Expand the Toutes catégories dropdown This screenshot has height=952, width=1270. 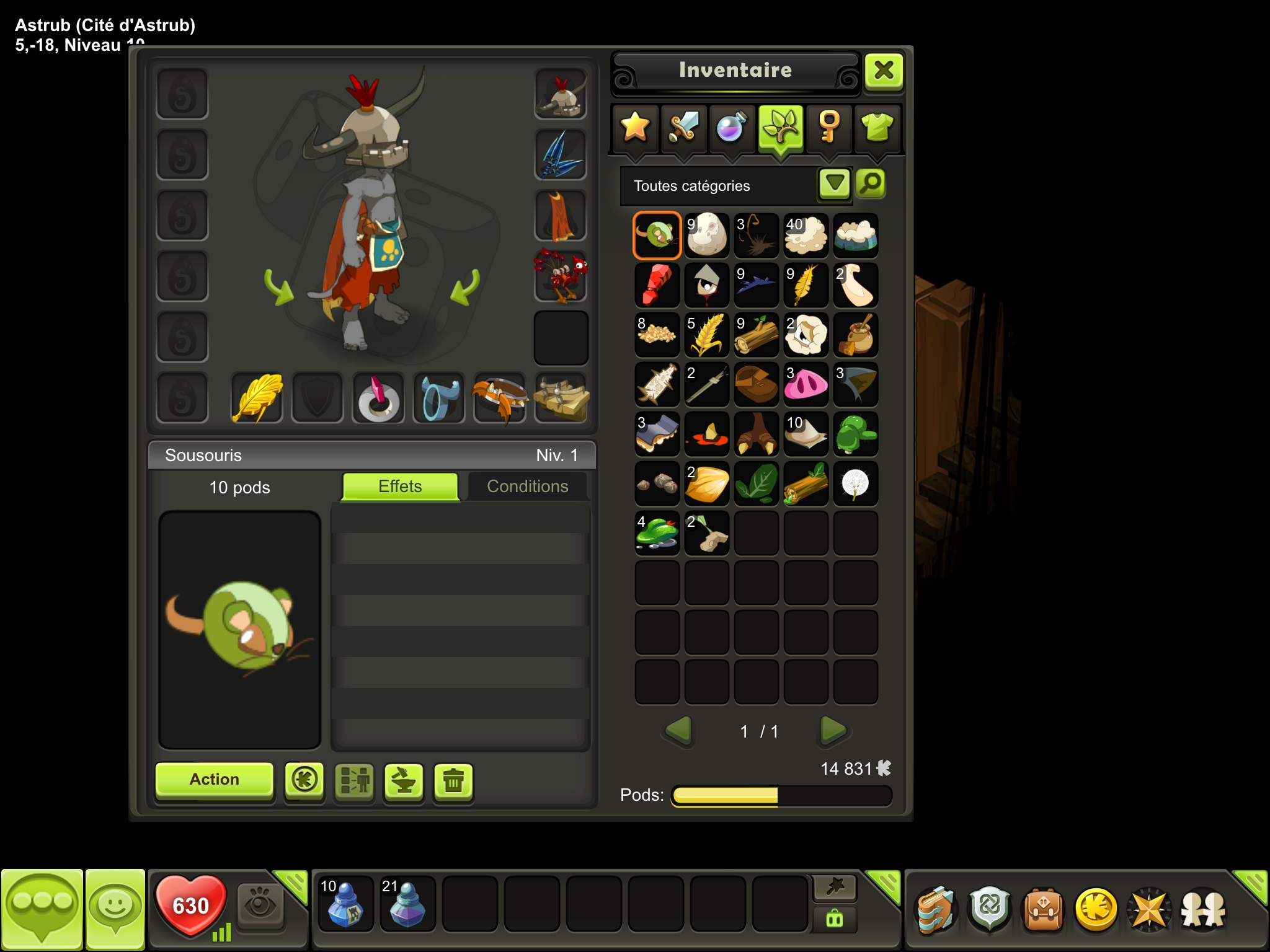(x=834, y=184)
